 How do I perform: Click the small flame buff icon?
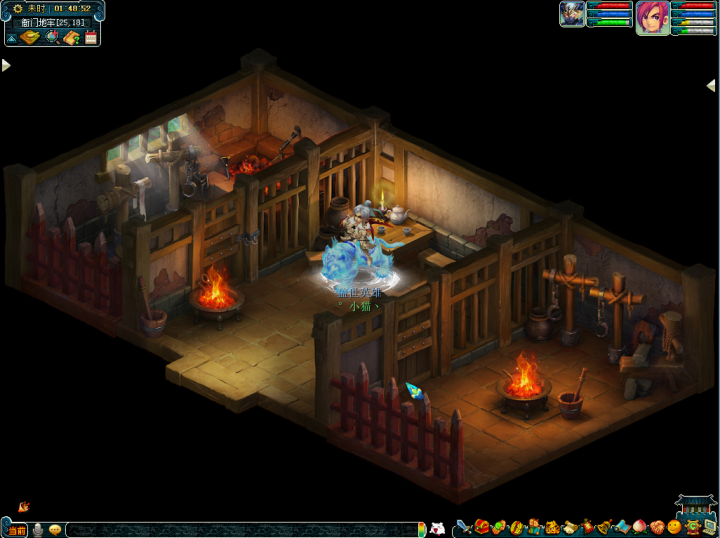[x=23, y=507]
